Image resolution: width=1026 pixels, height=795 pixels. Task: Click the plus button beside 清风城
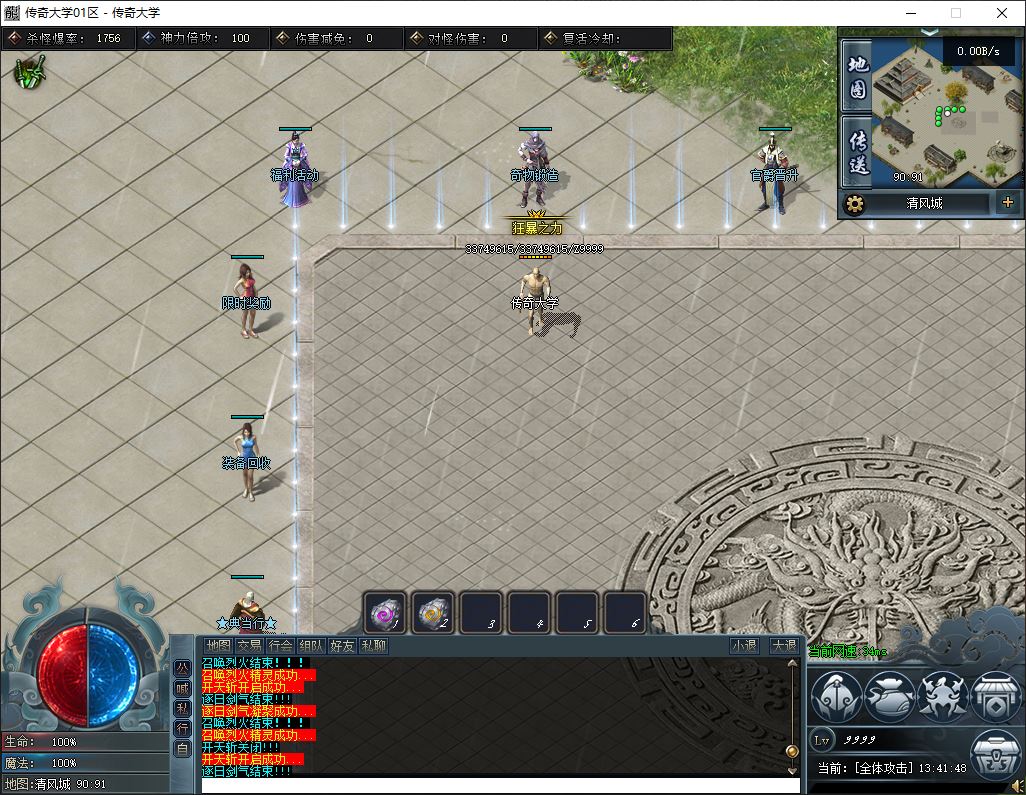[x=1006, y=203]
